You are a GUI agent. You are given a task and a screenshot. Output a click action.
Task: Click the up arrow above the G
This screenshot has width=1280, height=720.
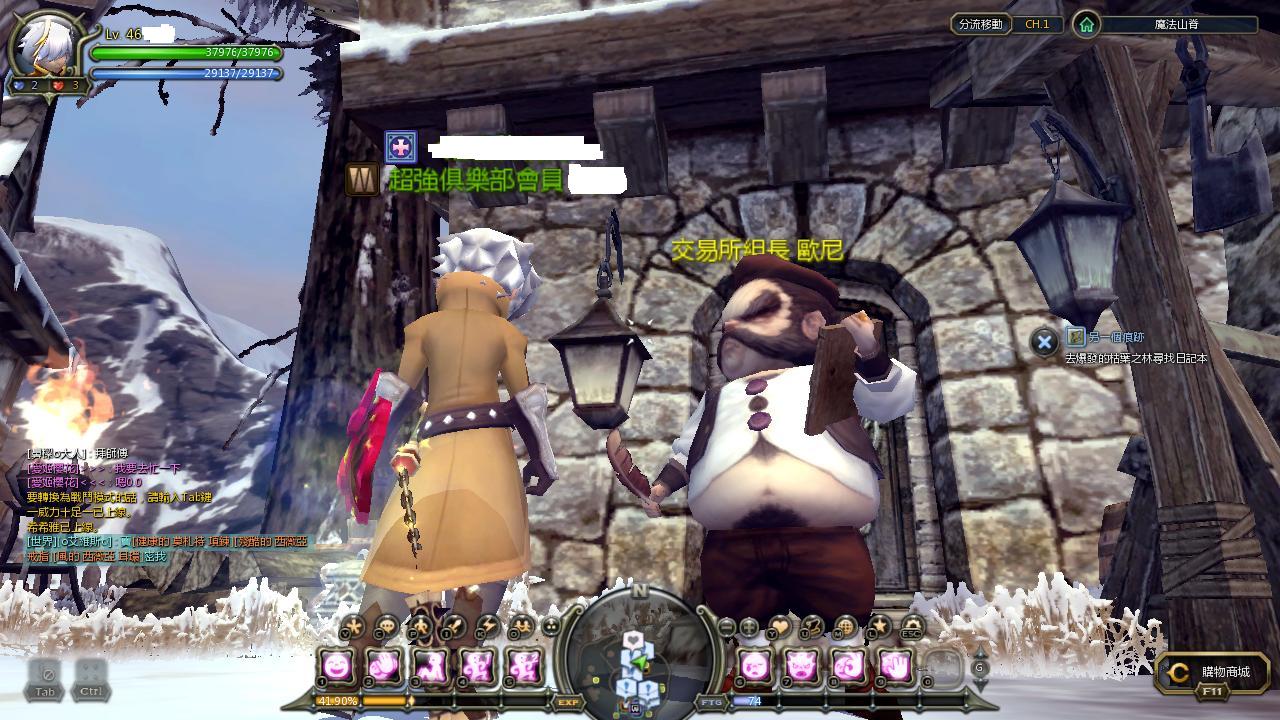pyautogui.click(x=980, y=651)
